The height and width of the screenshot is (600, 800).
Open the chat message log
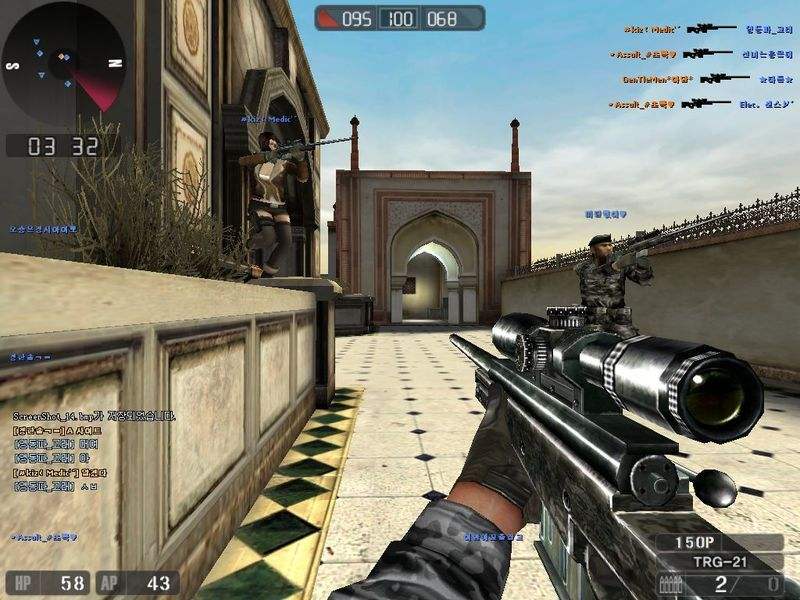click(x=92, y=450)
